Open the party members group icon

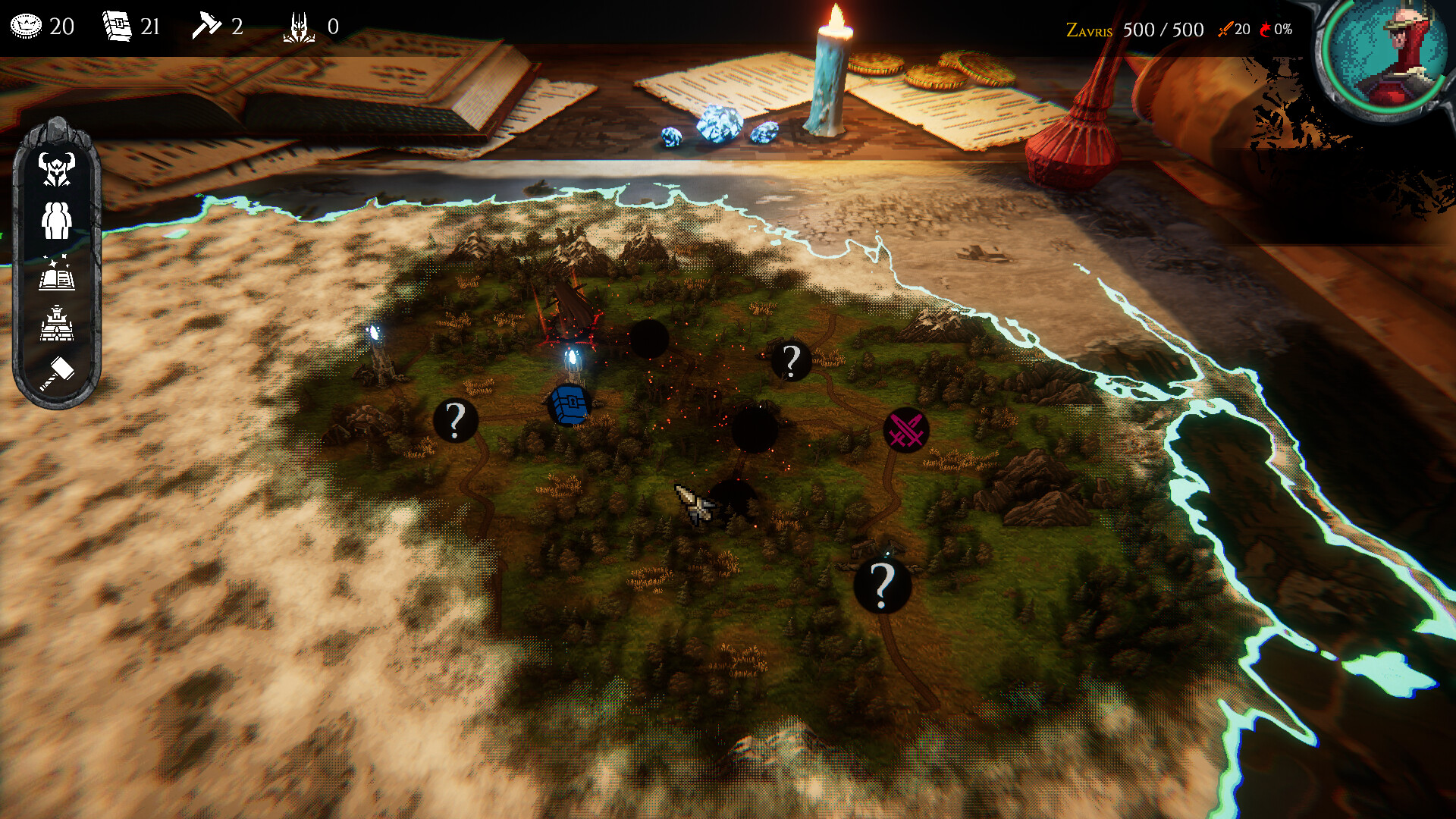coord(57,221)
